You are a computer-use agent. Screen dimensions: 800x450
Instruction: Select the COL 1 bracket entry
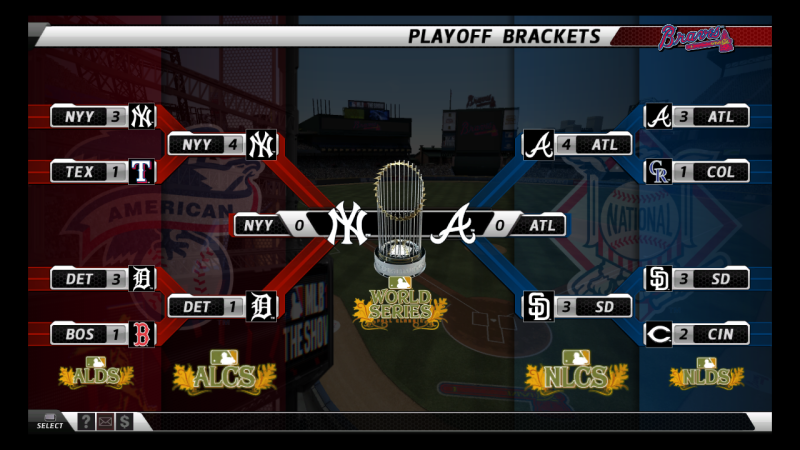point(697,172)
